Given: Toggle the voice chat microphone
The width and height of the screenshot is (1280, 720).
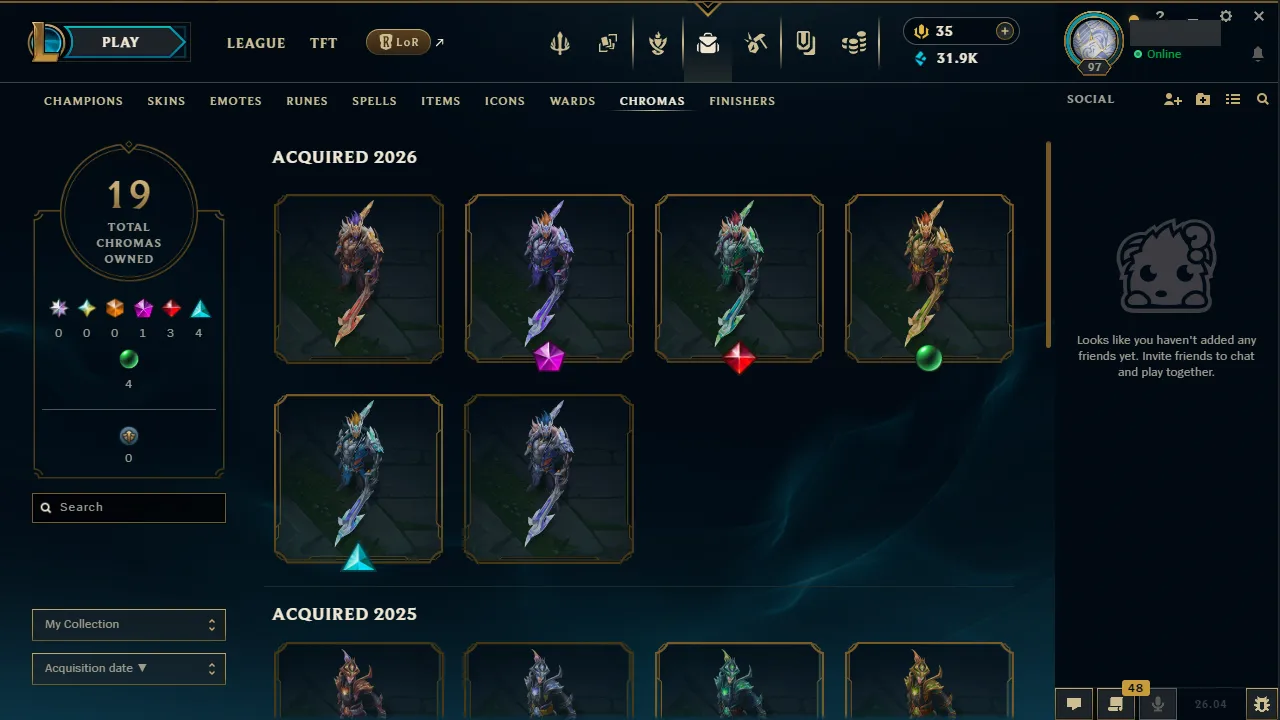Looking at the screenshot, I should pos(1158,704).
